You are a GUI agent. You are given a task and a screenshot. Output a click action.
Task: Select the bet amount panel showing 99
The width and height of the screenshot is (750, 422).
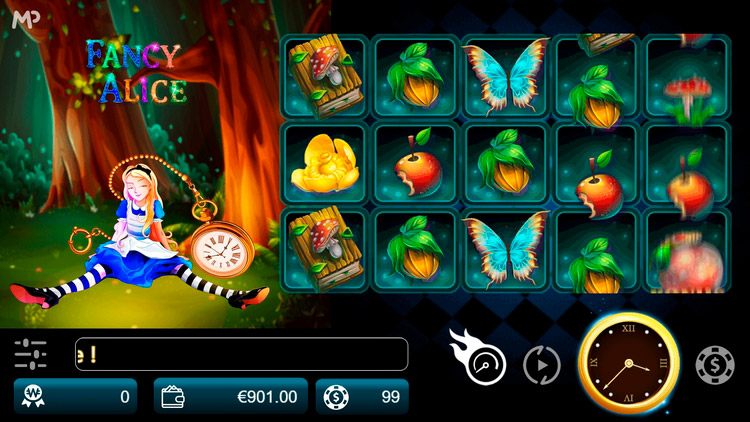pyautogui.click(x=362, y=397)
